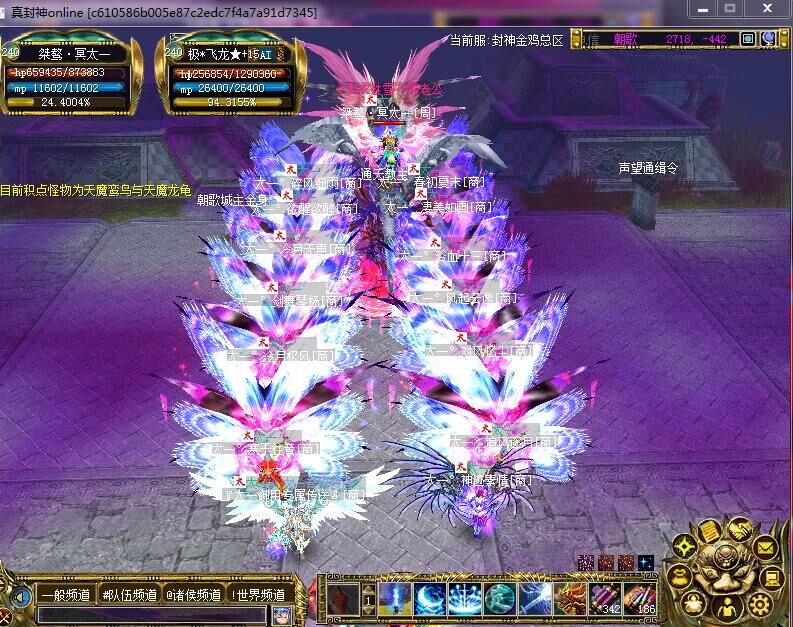Open the globe world map icon
Screen dimensions: 793x627
click(x=768, y=39)
